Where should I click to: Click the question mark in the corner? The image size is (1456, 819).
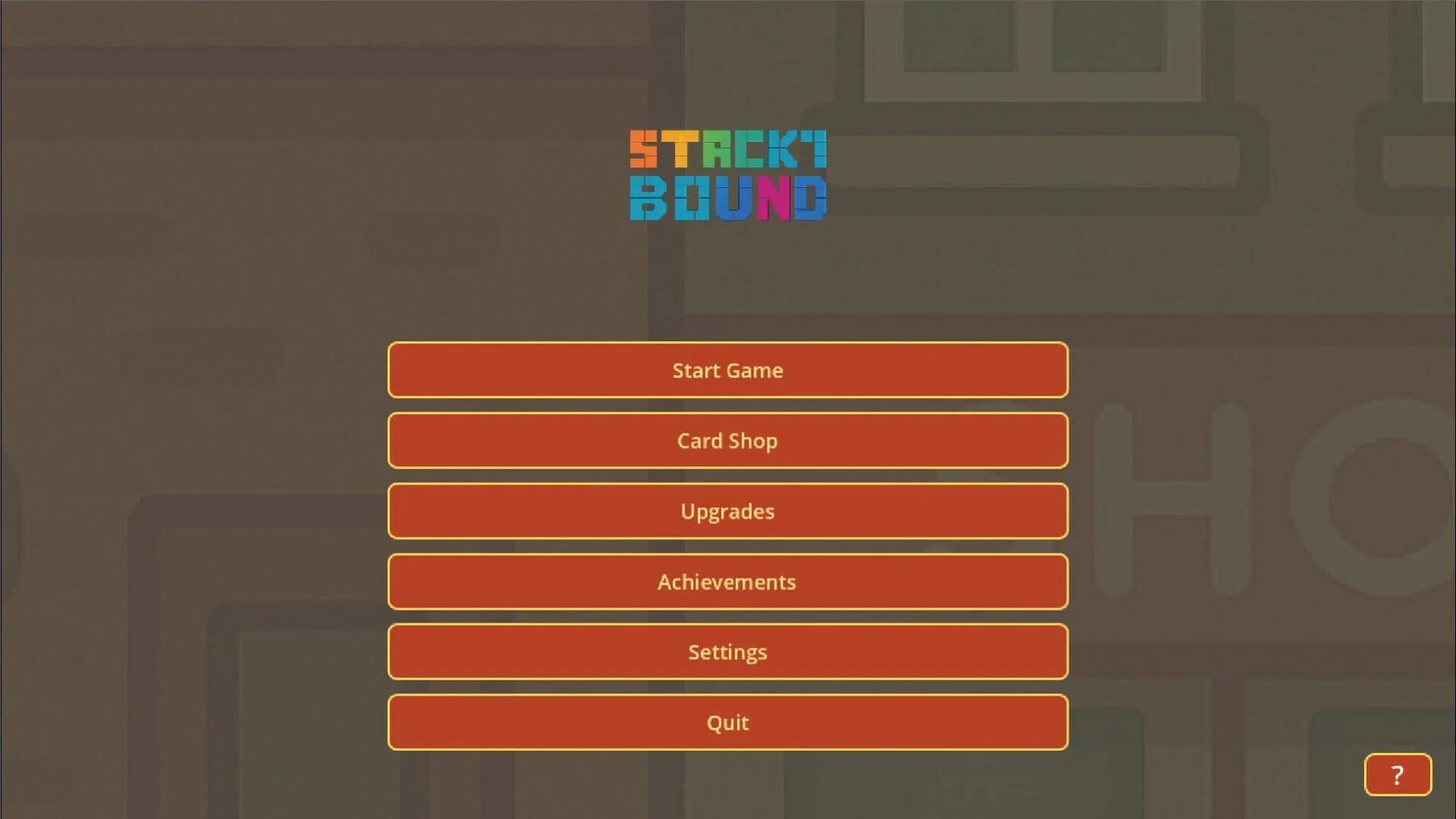1398,774
